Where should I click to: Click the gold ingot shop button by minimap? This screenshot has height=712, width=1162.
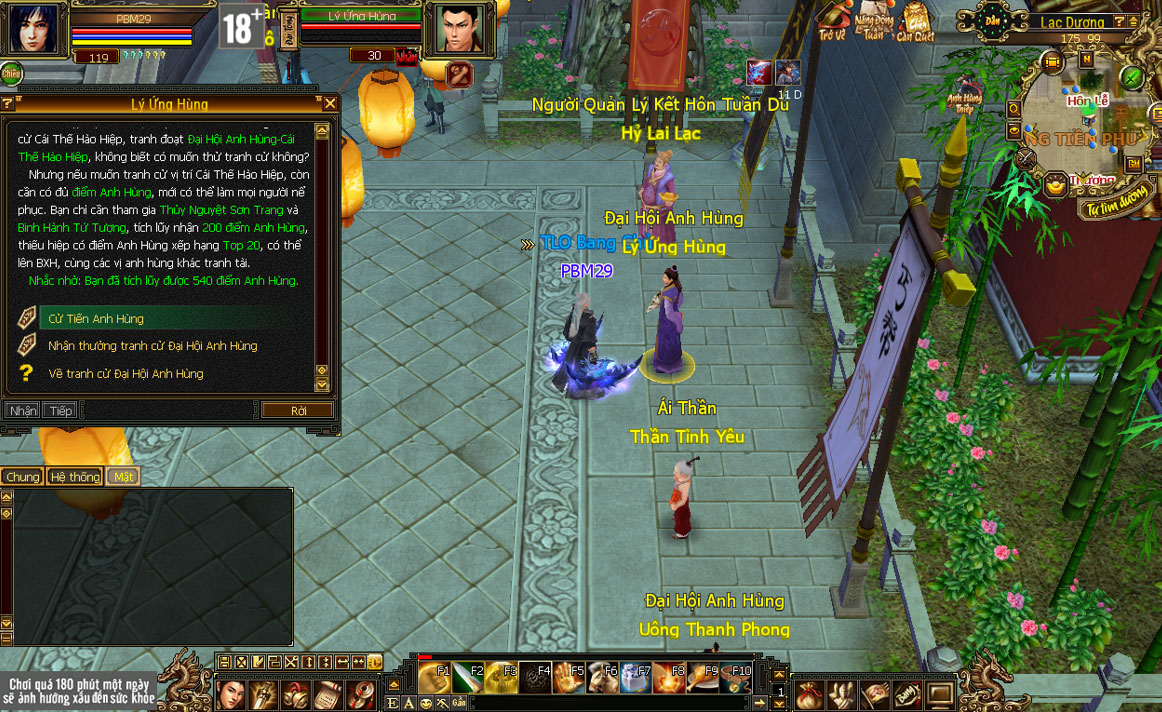pyautogui.click(x=1055, y=185)
